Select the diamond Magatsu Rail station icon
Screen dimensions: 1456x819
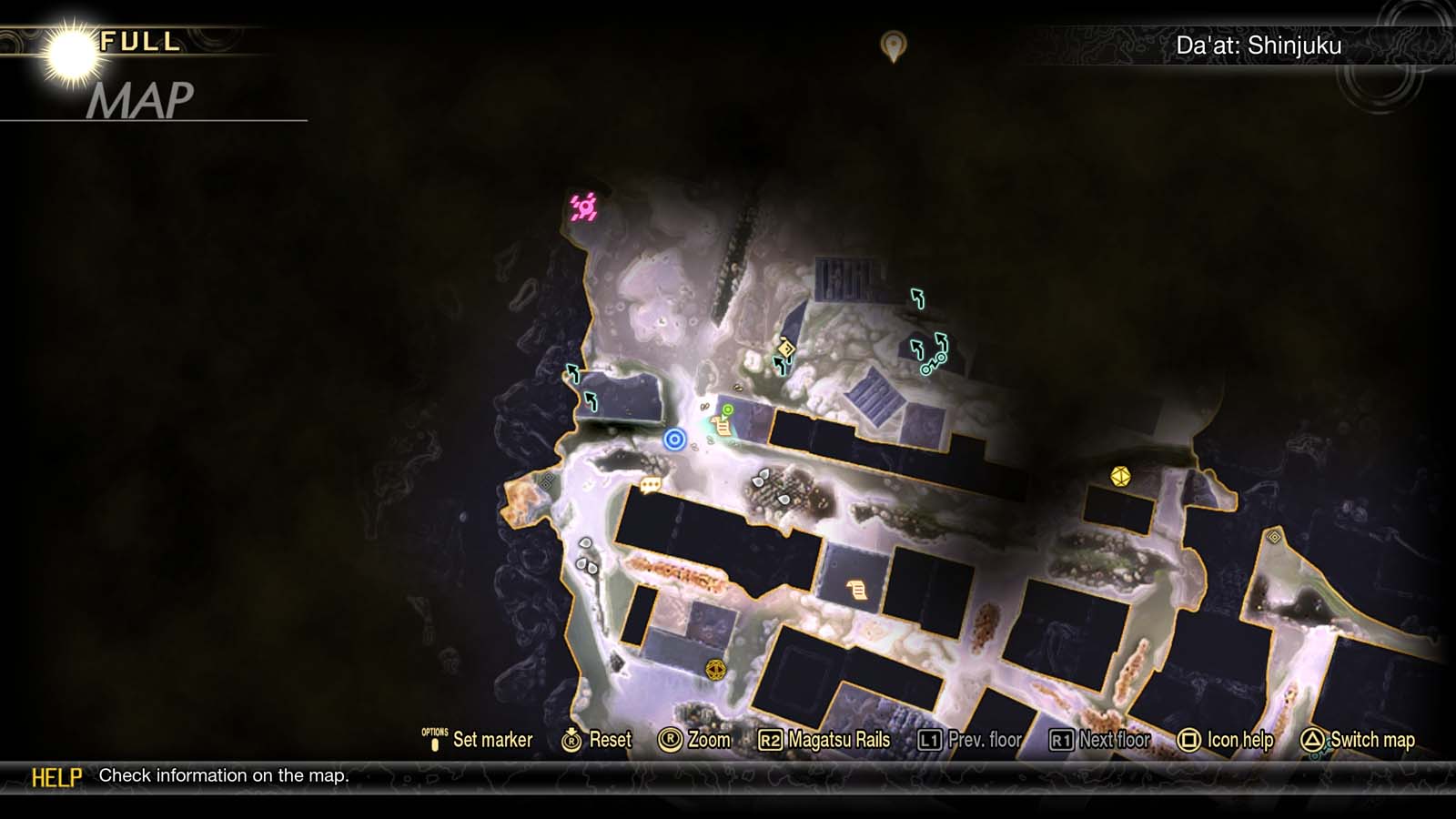[786, 349]
